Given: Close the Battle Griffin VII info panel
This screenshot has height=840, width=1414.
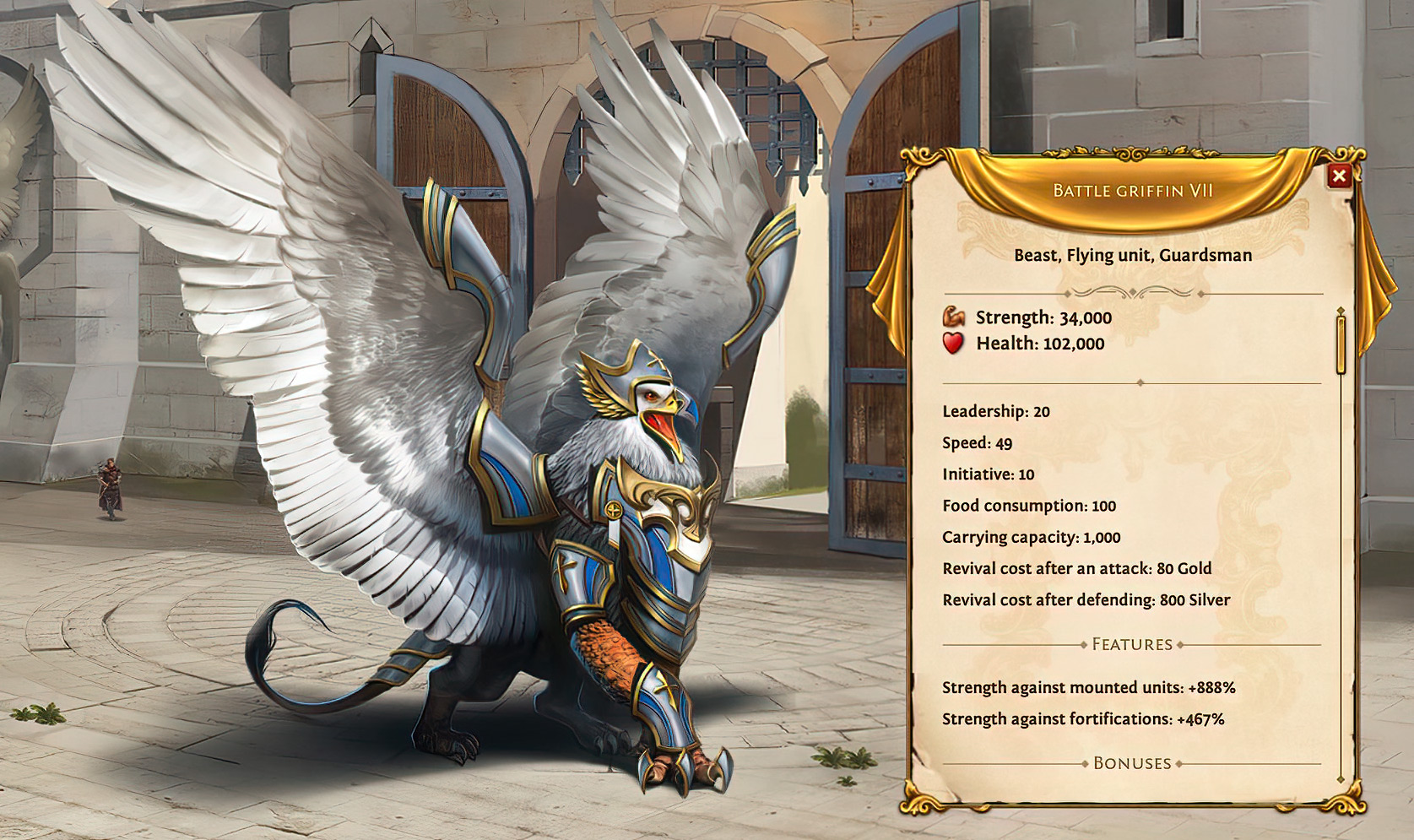Looking at the screenshot, I should point(1338,176).
